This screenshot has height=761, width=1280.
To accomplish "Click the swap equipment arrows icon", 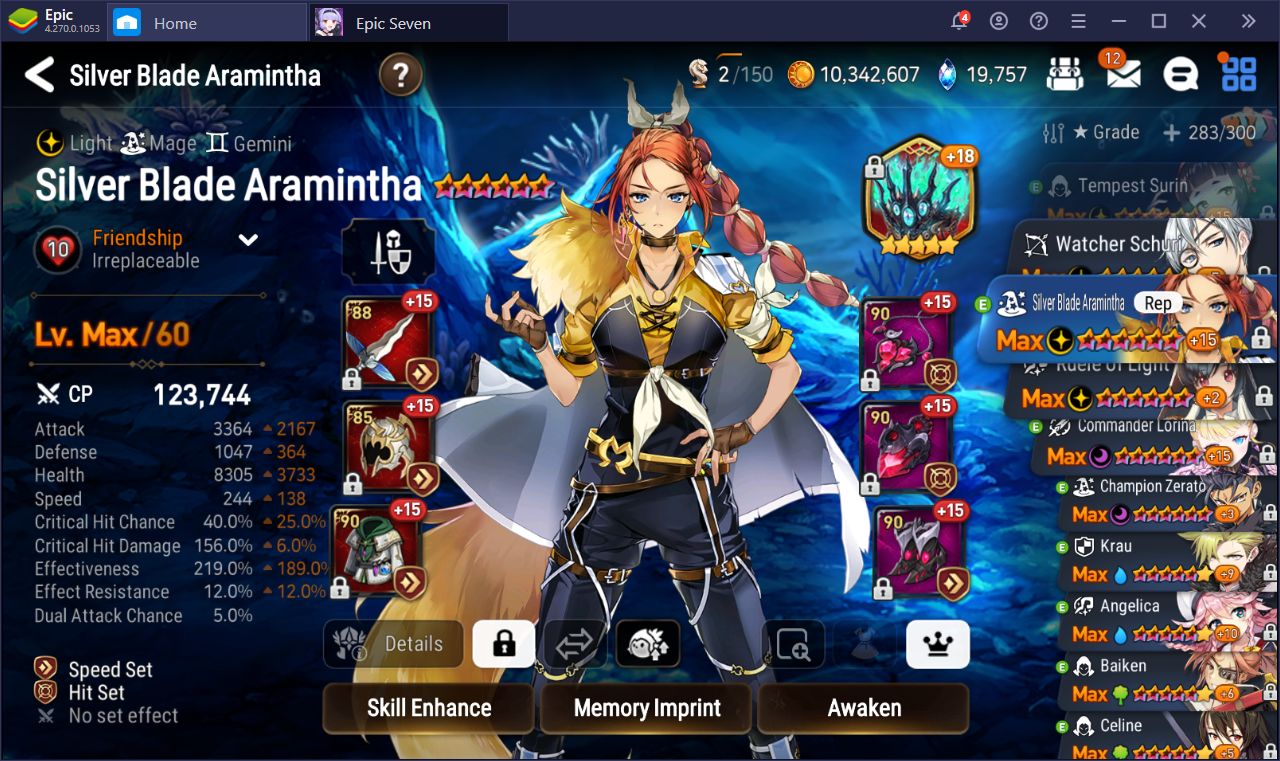I will (575, 645).
